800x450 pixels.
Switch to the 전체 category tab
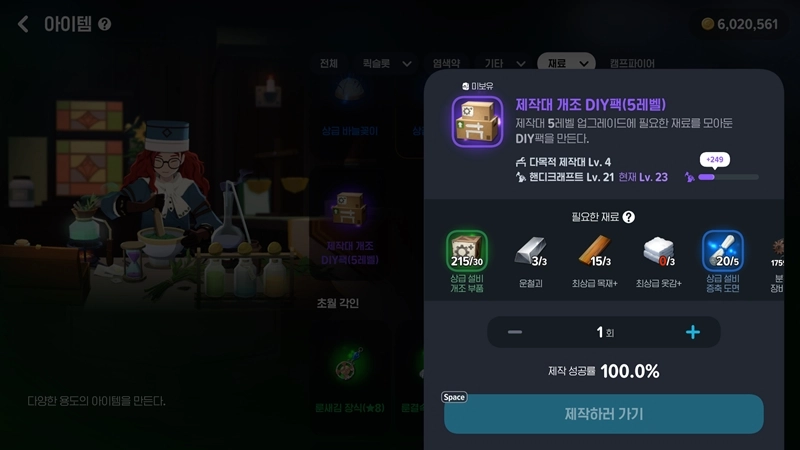coord(329,63)
